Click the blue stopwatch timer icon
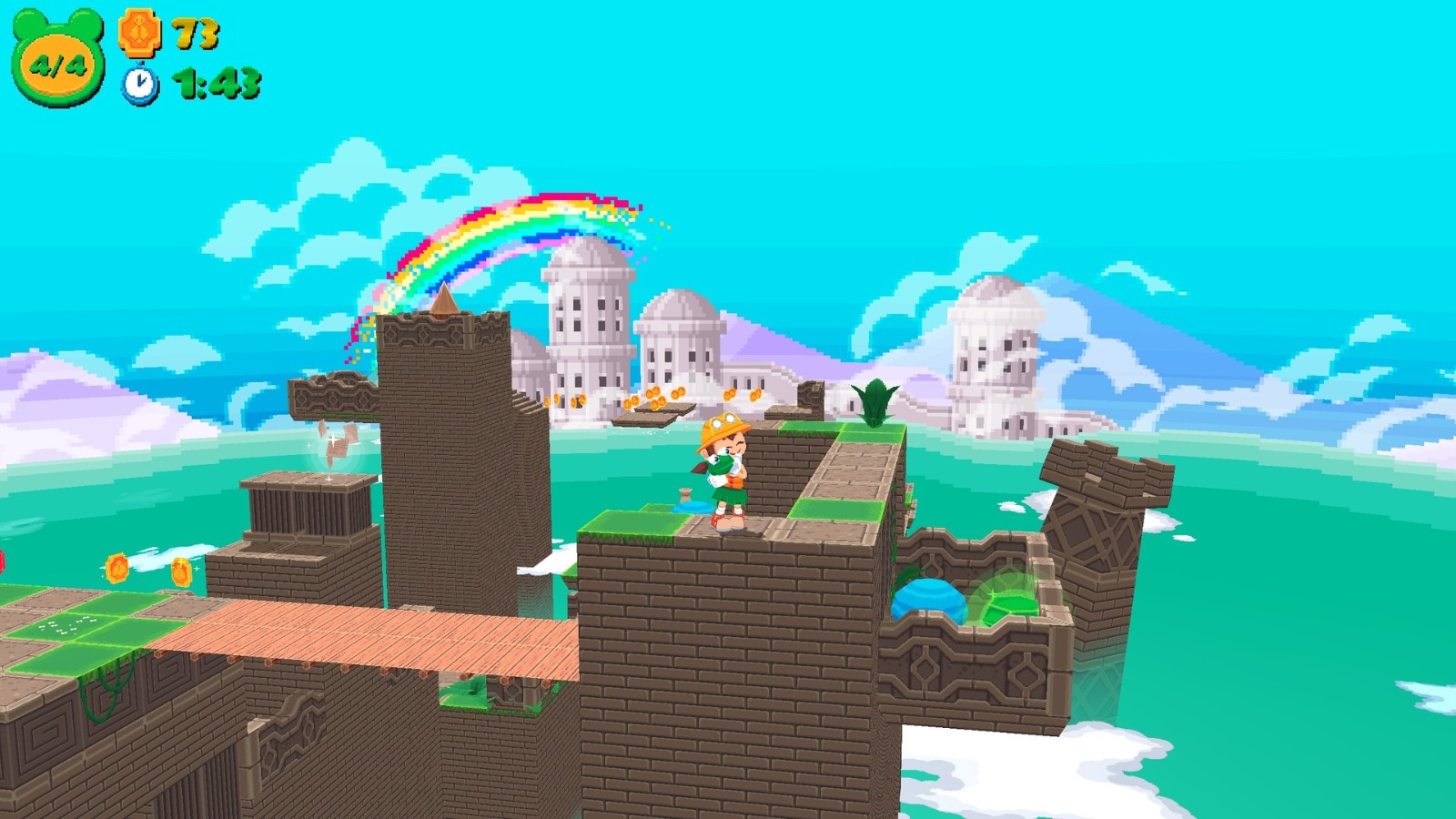Viewport: 1456px width, 819px height. [x=138, y=84]
